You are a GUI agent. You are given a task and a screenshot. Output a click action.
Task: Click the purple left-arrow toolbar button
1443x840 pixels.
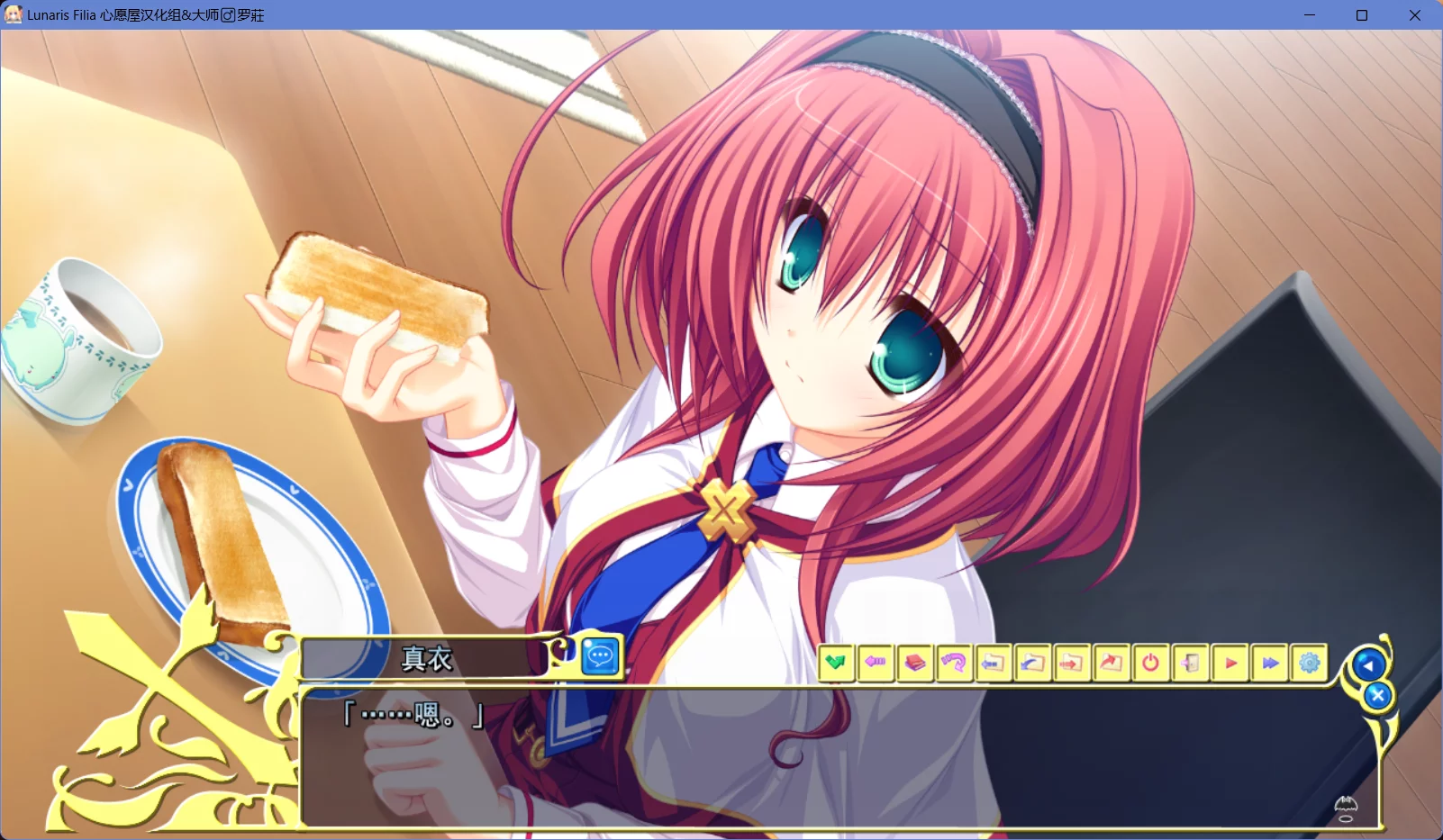coord(876,664)
